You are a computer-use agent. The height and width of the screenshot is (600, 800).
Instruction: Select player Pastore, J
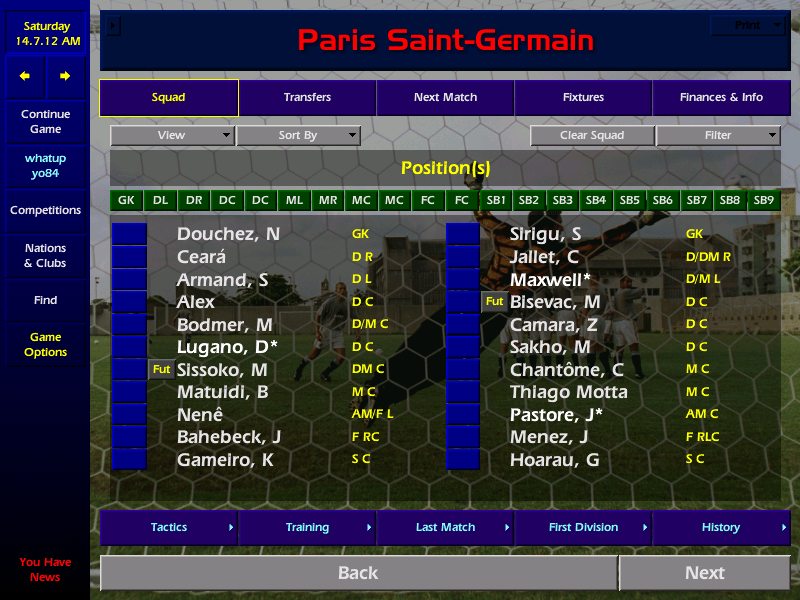pos(556,414)
